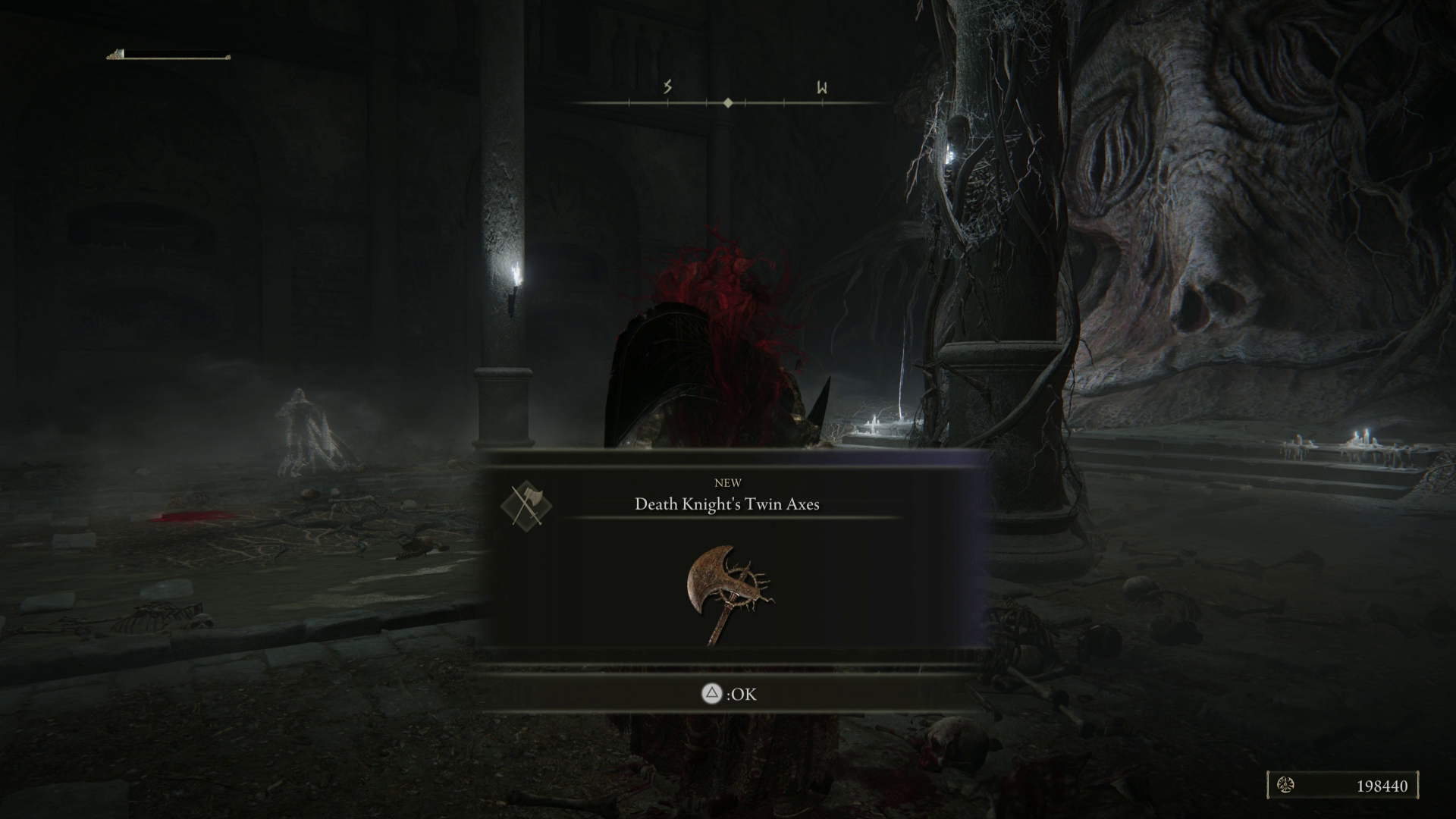Click the HP bar end-cap icon top left
This screenshot has width=1456, height=819.
(116, 55)
